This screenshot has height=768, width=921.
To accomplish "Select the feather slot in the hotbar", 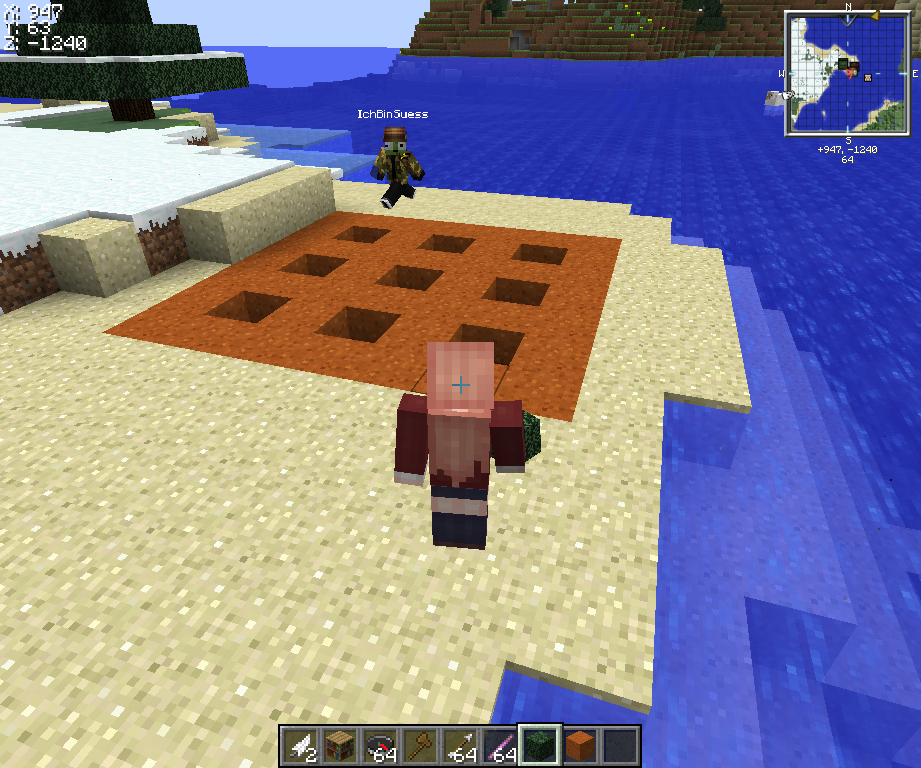I will click(300, 746).
